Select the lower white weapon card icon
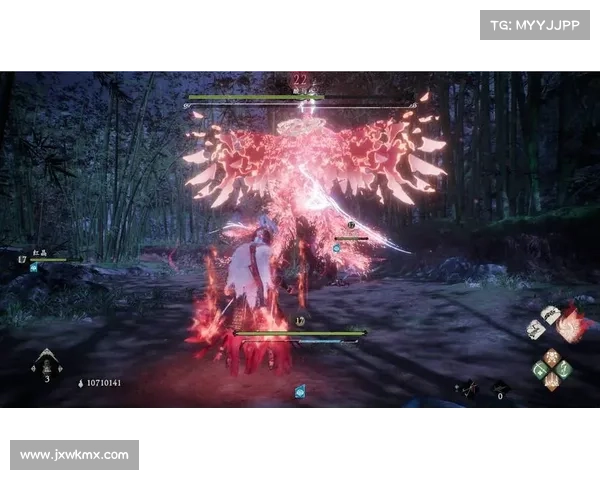This screenshot has width=600, height=480. tap(537, 330)
